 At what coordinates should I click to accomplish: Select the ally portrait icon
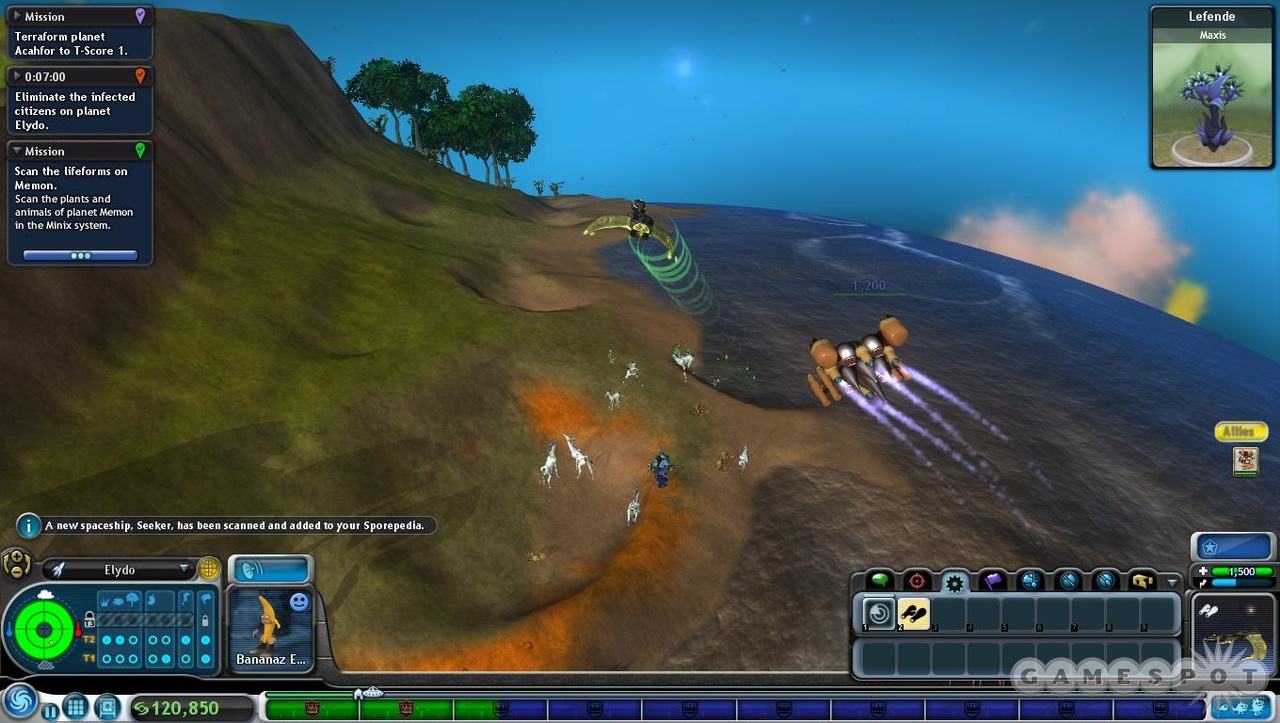(x=1245, y=460)
